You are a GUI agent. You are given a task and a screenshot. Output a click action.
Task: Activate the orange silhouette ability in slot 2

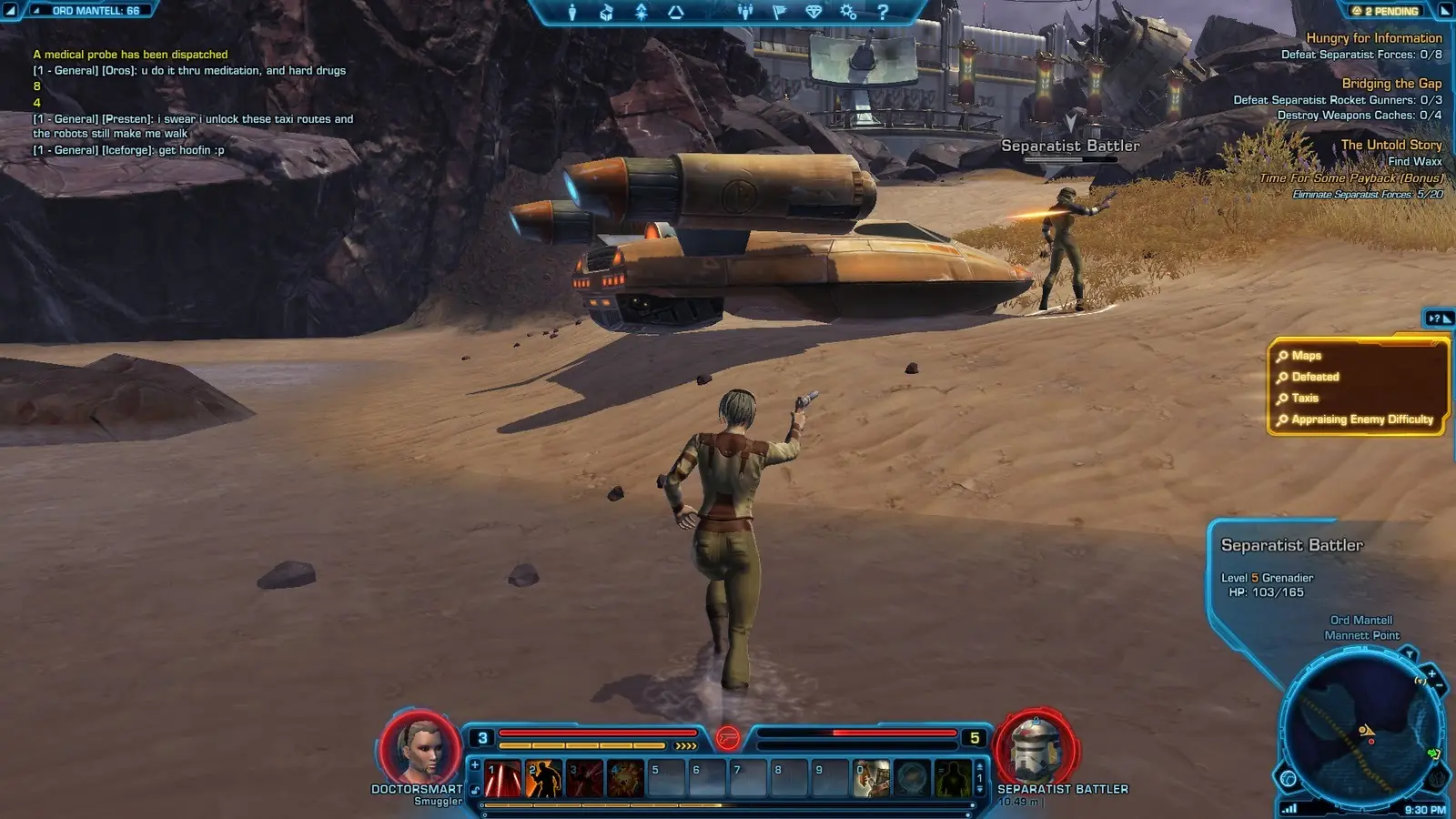click(544, 780)
